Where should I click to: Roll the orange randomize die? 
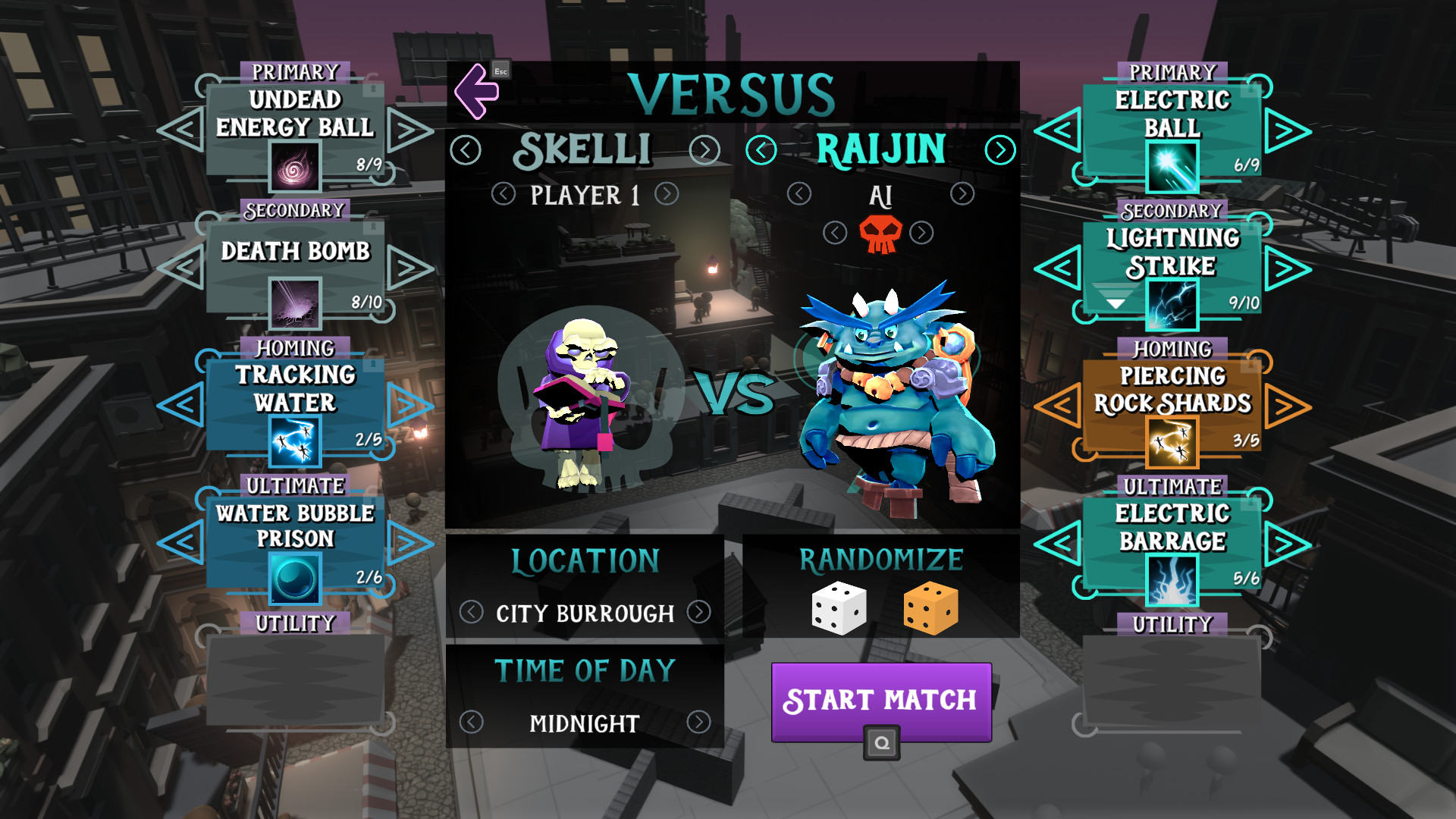click(x=931, y=608)
